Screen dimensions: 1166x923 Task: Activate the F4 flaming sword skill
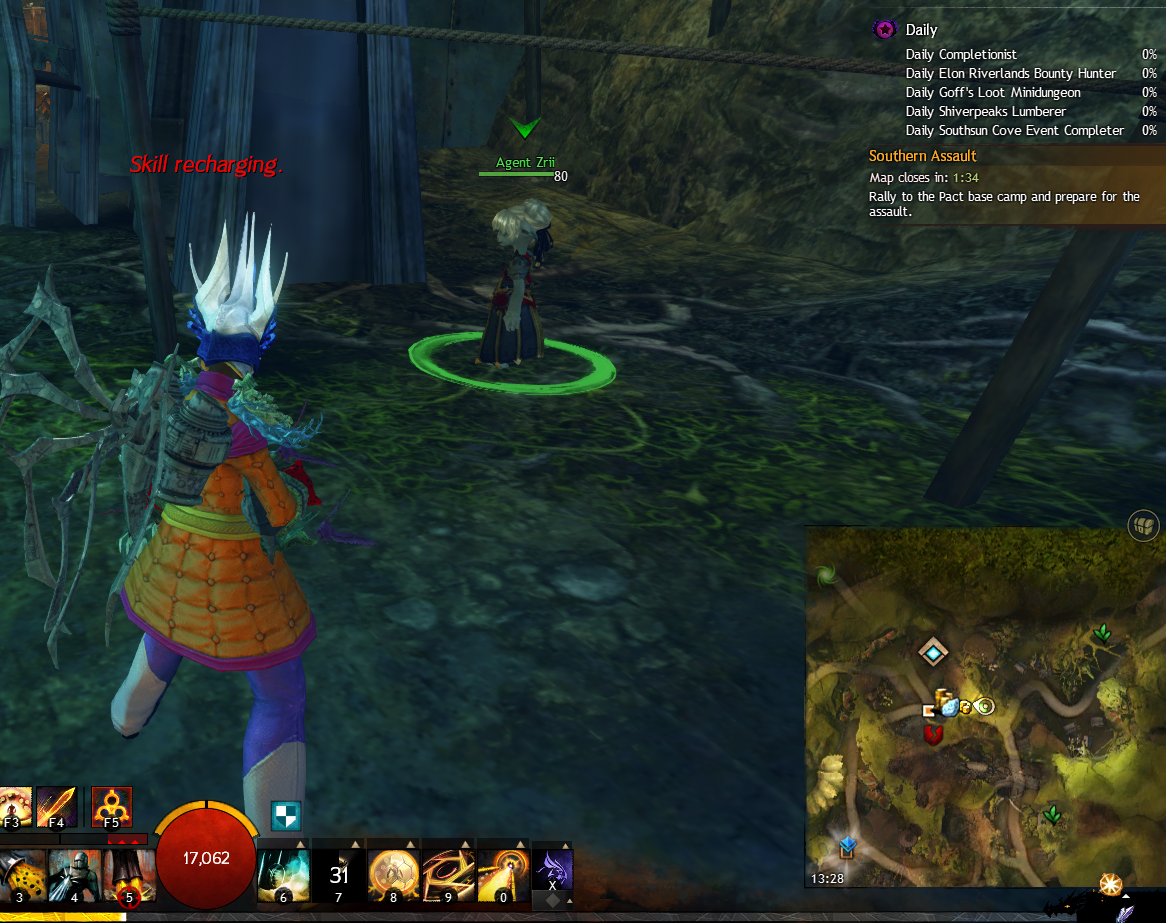pyautogui.click(x=57, y=806)
